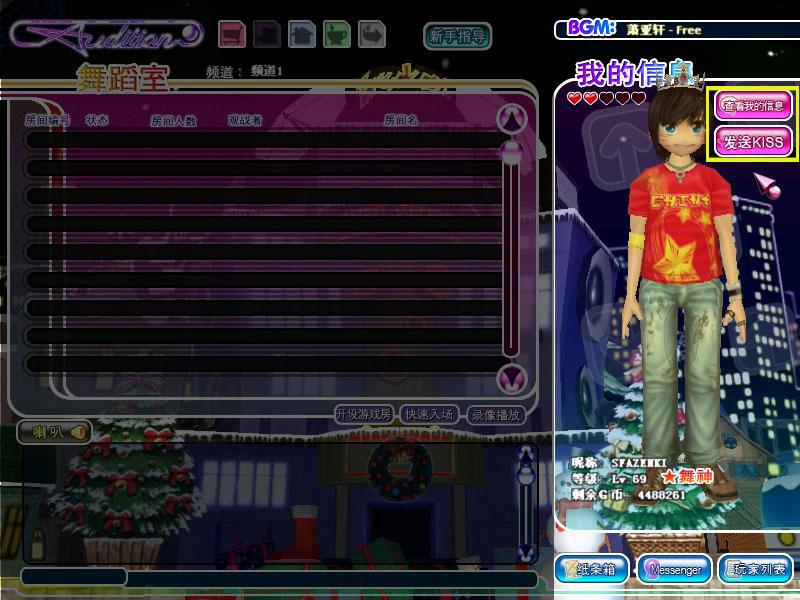
Task: Click the room list scroll-down arrow
Action: 512,378
